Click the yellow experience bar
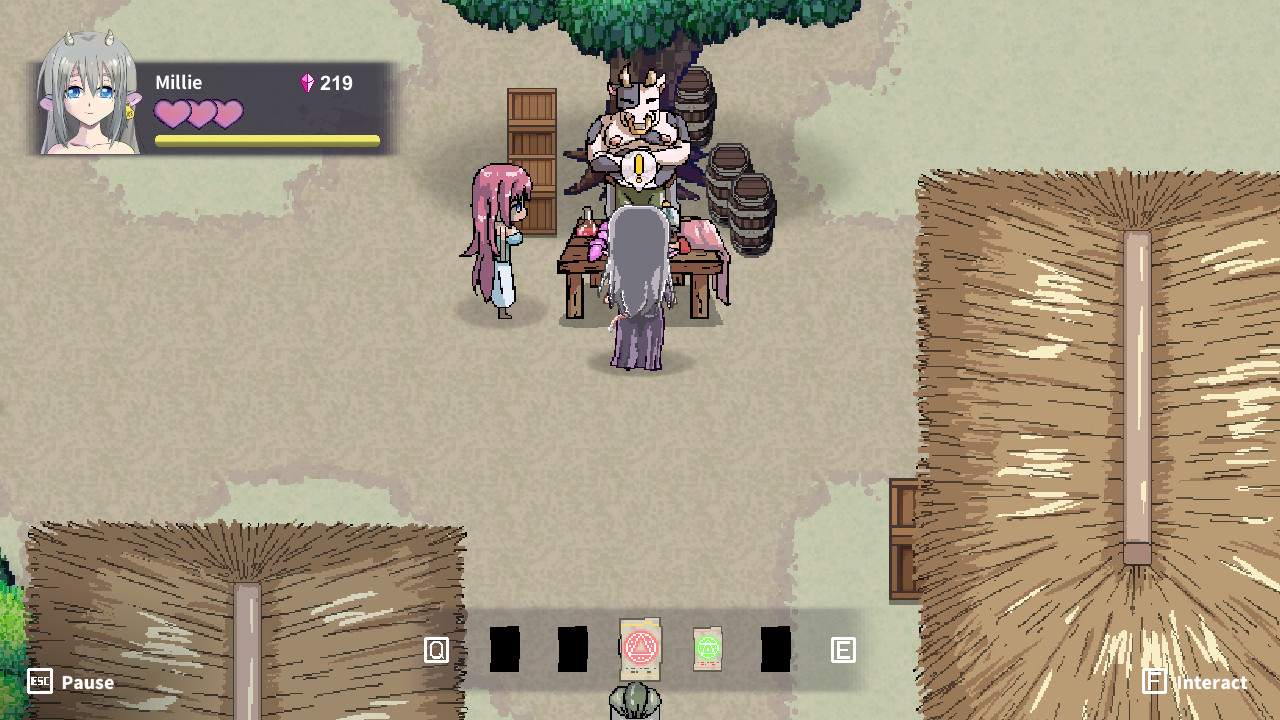 click(x=265, y=141)
